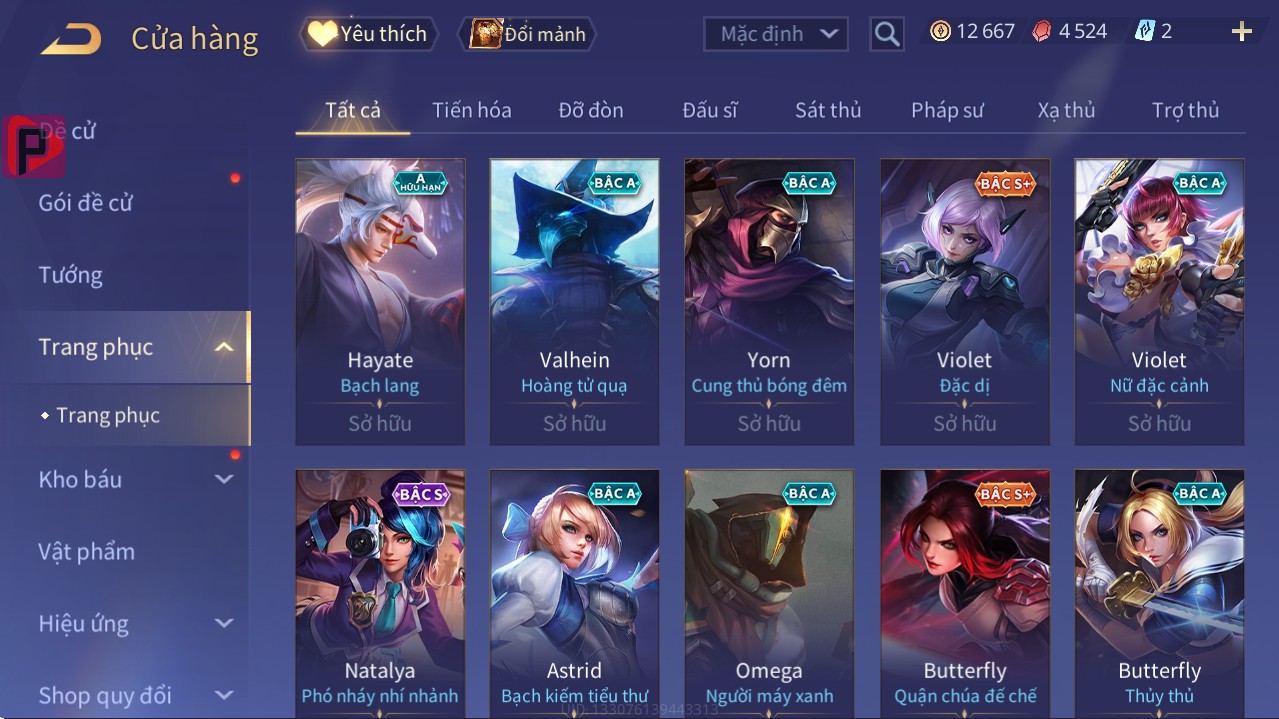Viewport: 1279px width, 719px height.
Task: View the Trợ thủ tab
Action: coord(1185,110)
